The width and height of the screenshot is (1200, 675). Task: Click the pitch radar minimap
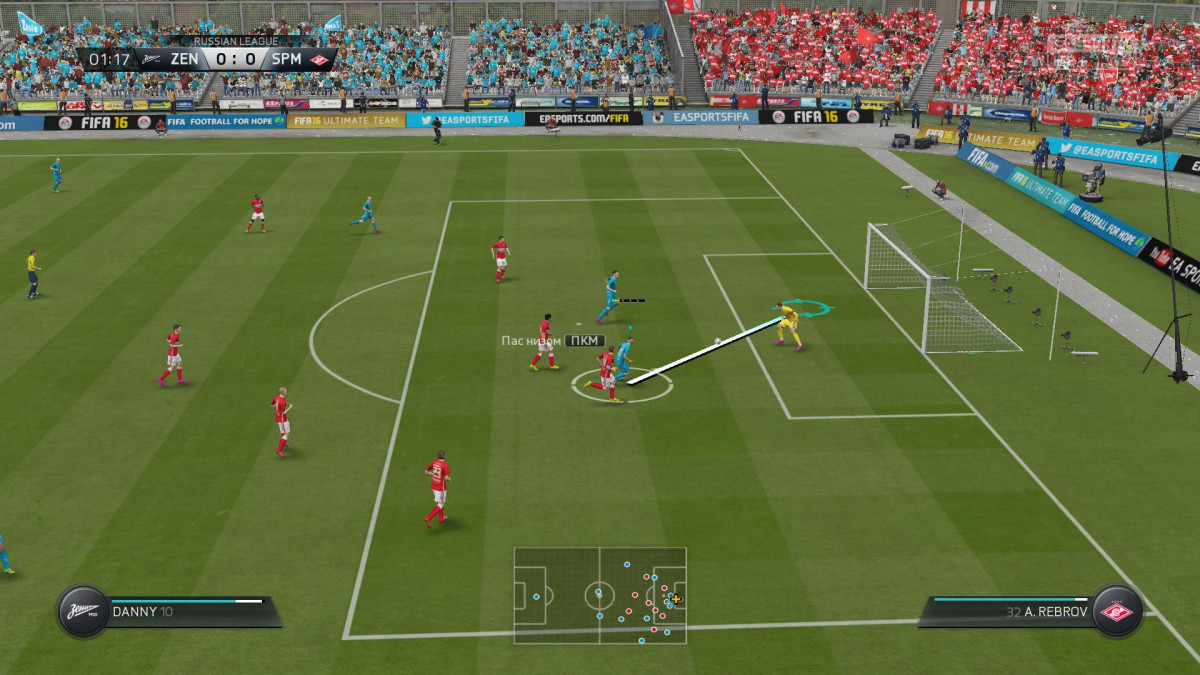[x=600, y=595]
